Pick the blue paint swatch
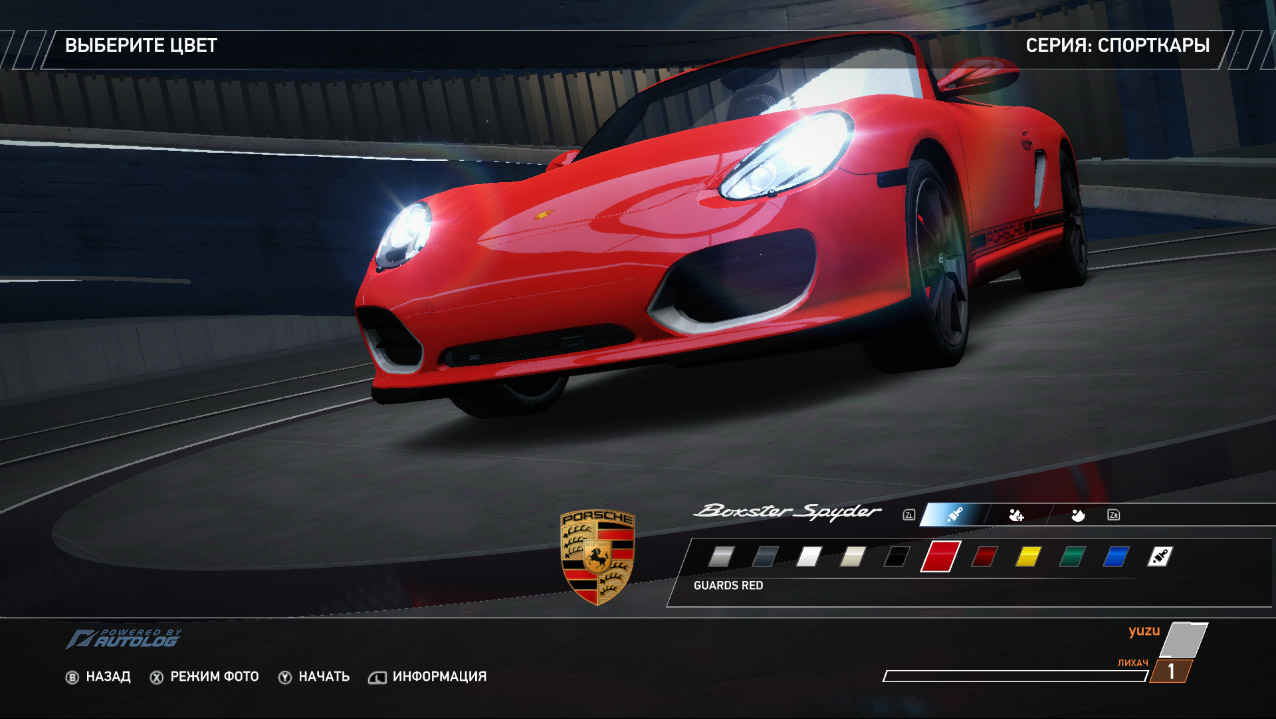The image size is (1276, 719). [1116, 556]
